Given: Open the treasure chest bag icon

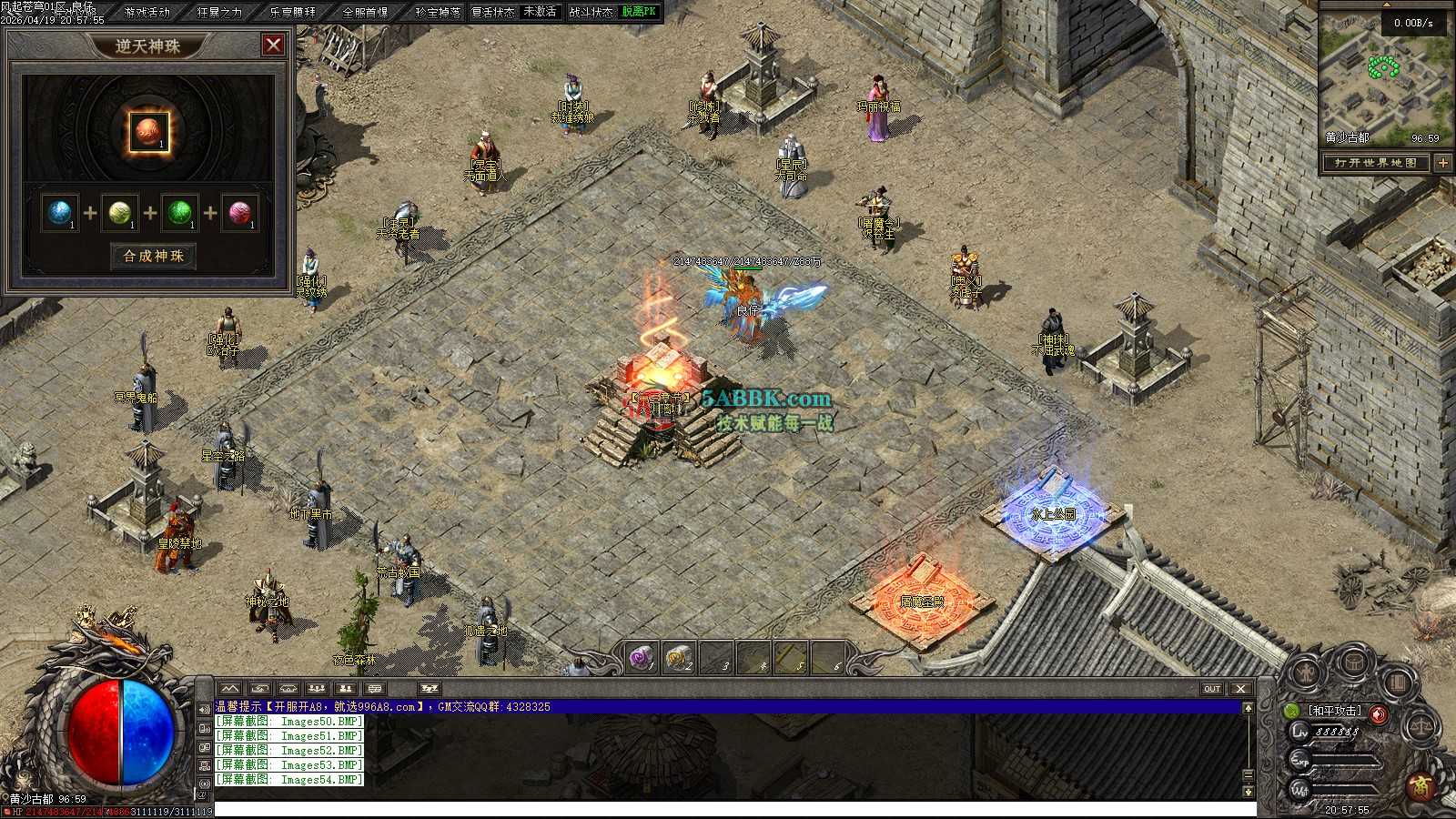Looking at the screenshot, I should [x=1355, y=662].
